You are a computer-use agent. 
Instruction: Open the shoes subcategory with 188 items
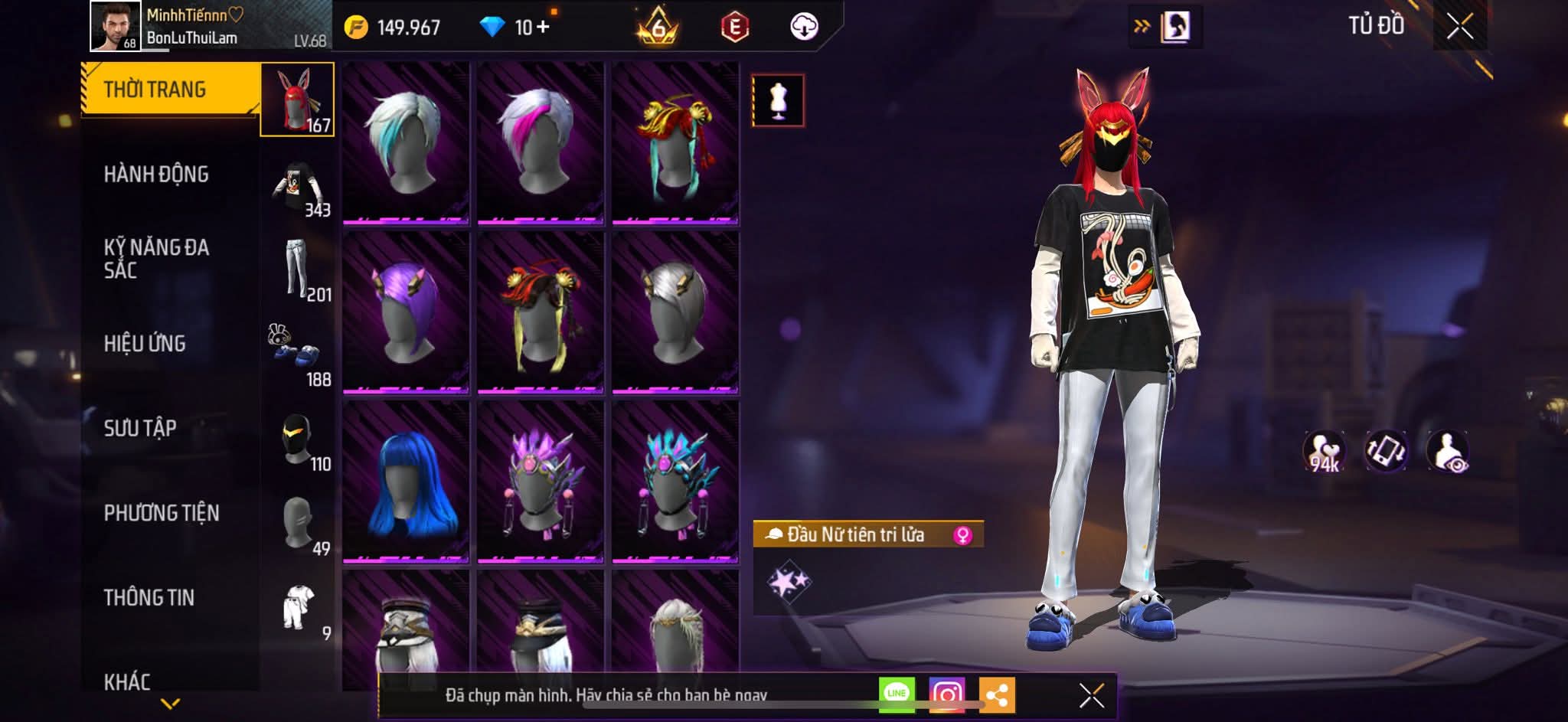click(299, 355)
